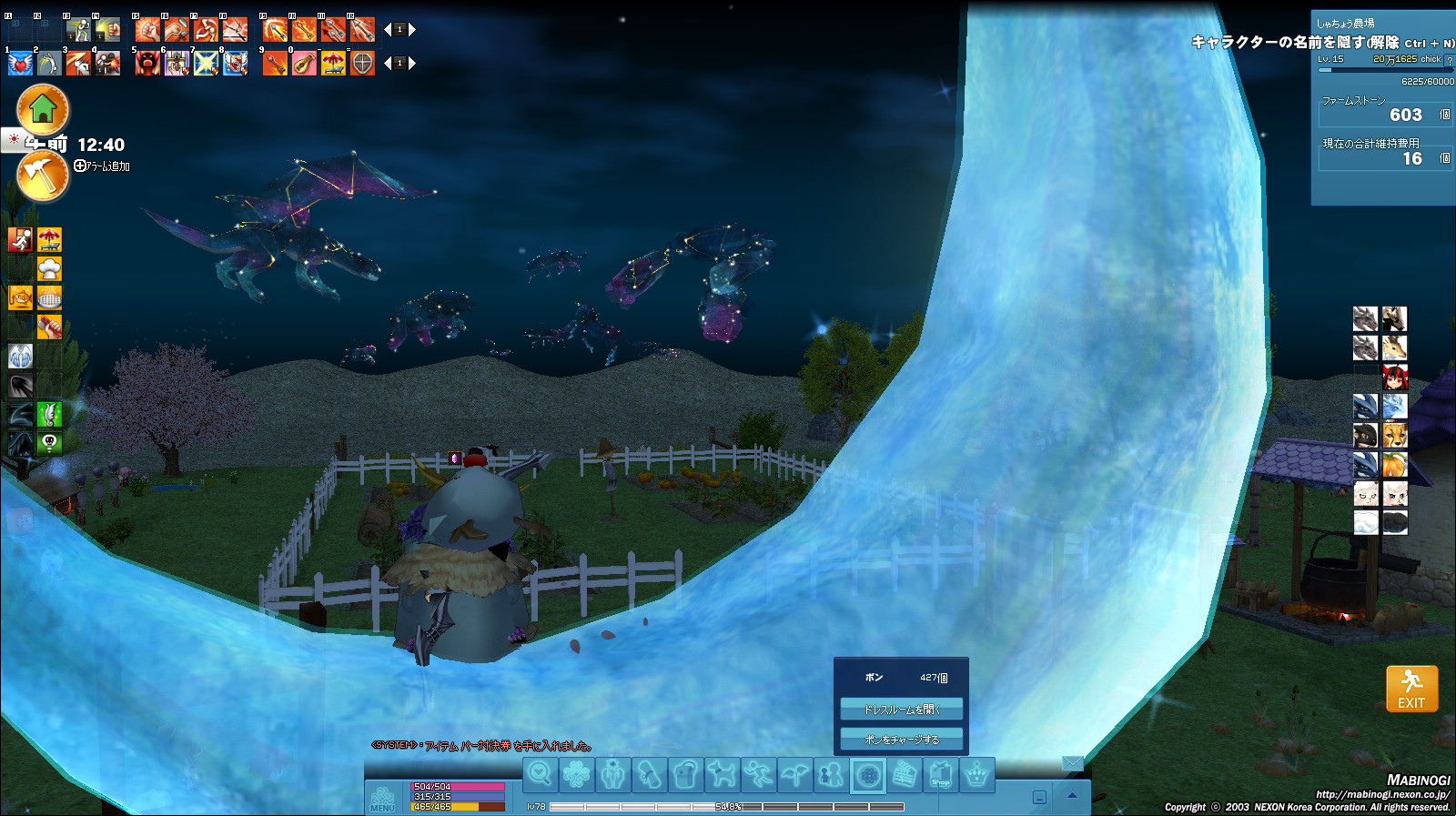Screen dimensions: 1456x816
Task: Click the green house homestead coin
Action: pyautogui.click(x=43, y=109)
